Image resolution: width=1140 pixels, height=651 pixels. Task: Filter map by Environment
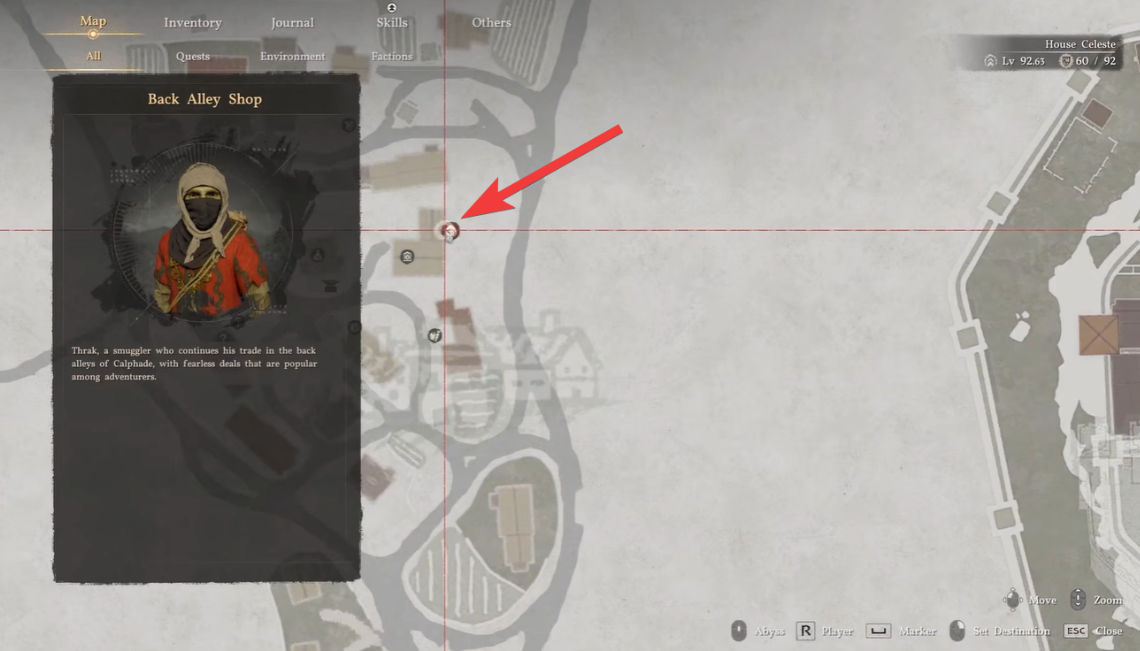point(292,57)
